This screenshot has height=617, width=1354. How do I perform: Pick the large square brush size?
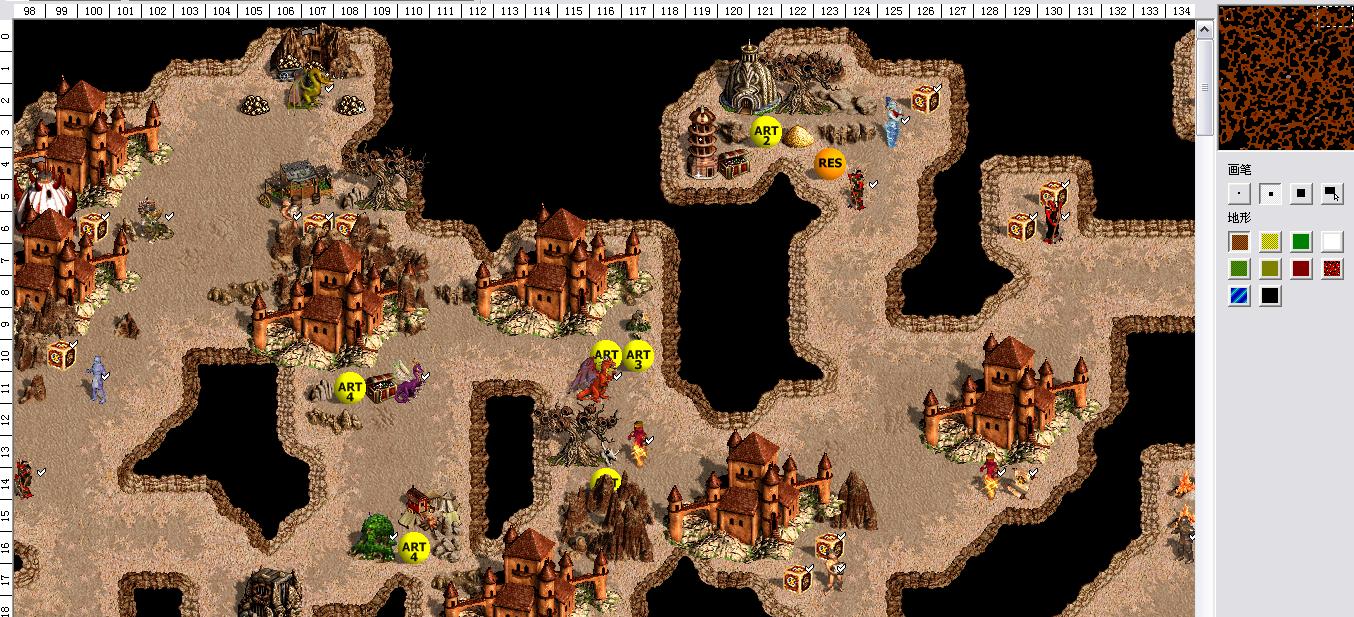(1301, 194)
